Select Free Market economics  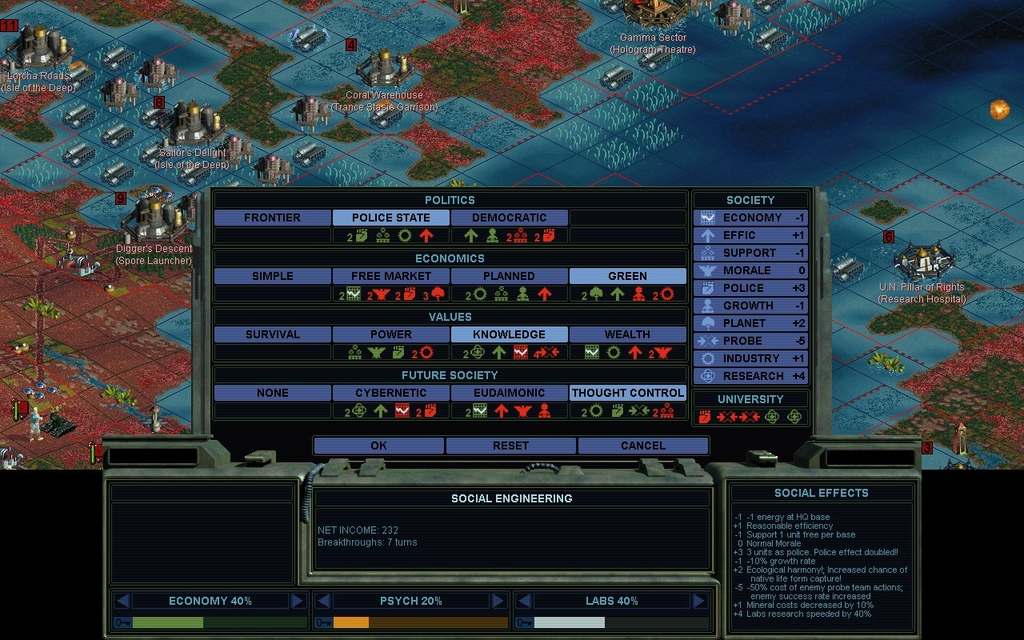(x=391, y=276)
